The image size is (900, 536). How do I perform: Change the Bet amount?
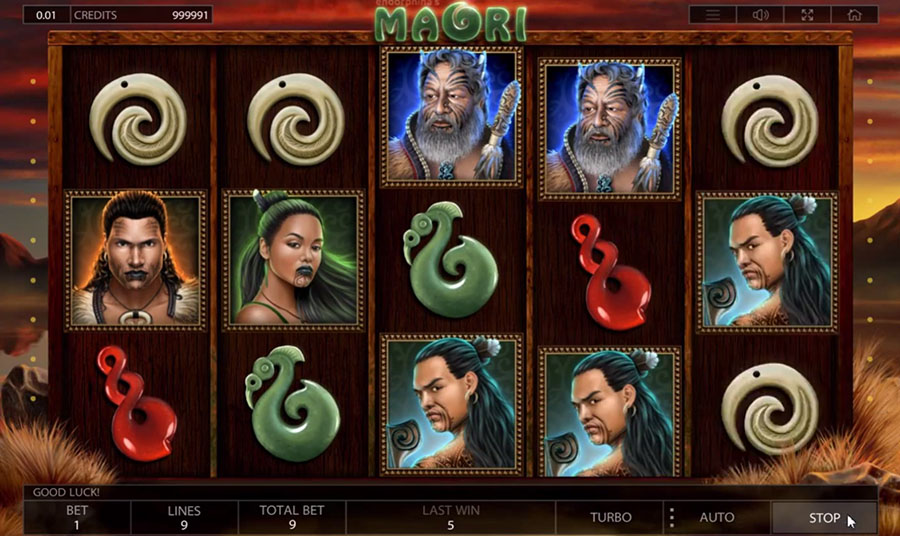point(77,517)
